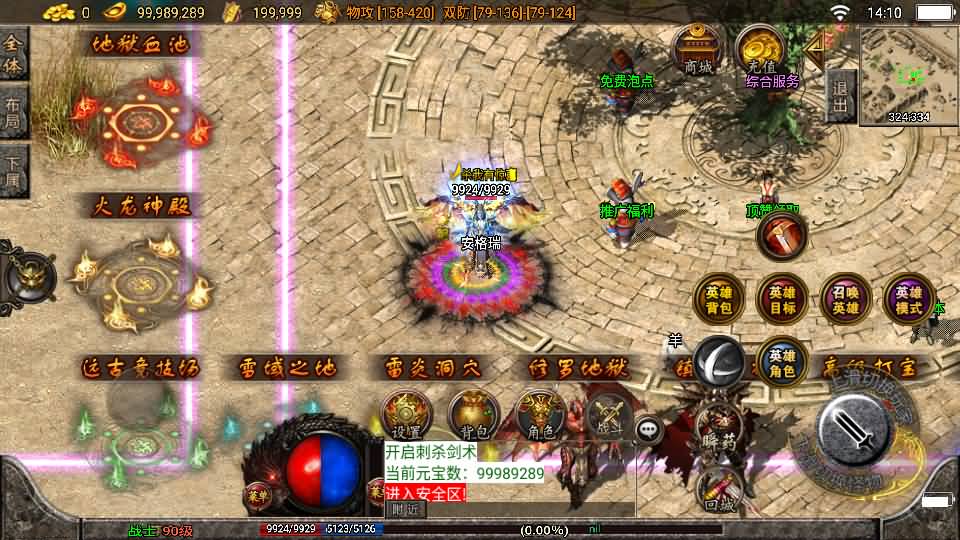Open the chat speech bubble
The width and height of the screenshot is (960, 540).
pos(651,430)
